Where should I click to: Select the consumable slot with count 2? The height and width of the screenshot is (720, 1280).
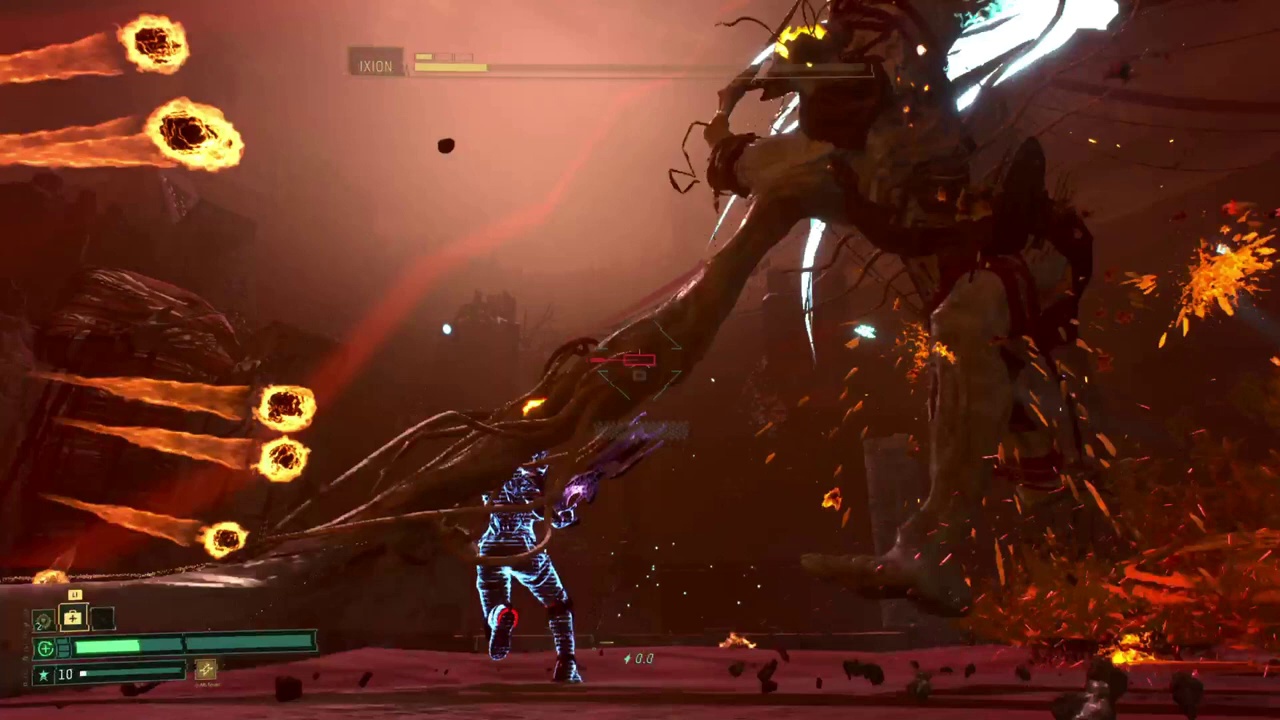pyautogui.click(x=43, y=621)
